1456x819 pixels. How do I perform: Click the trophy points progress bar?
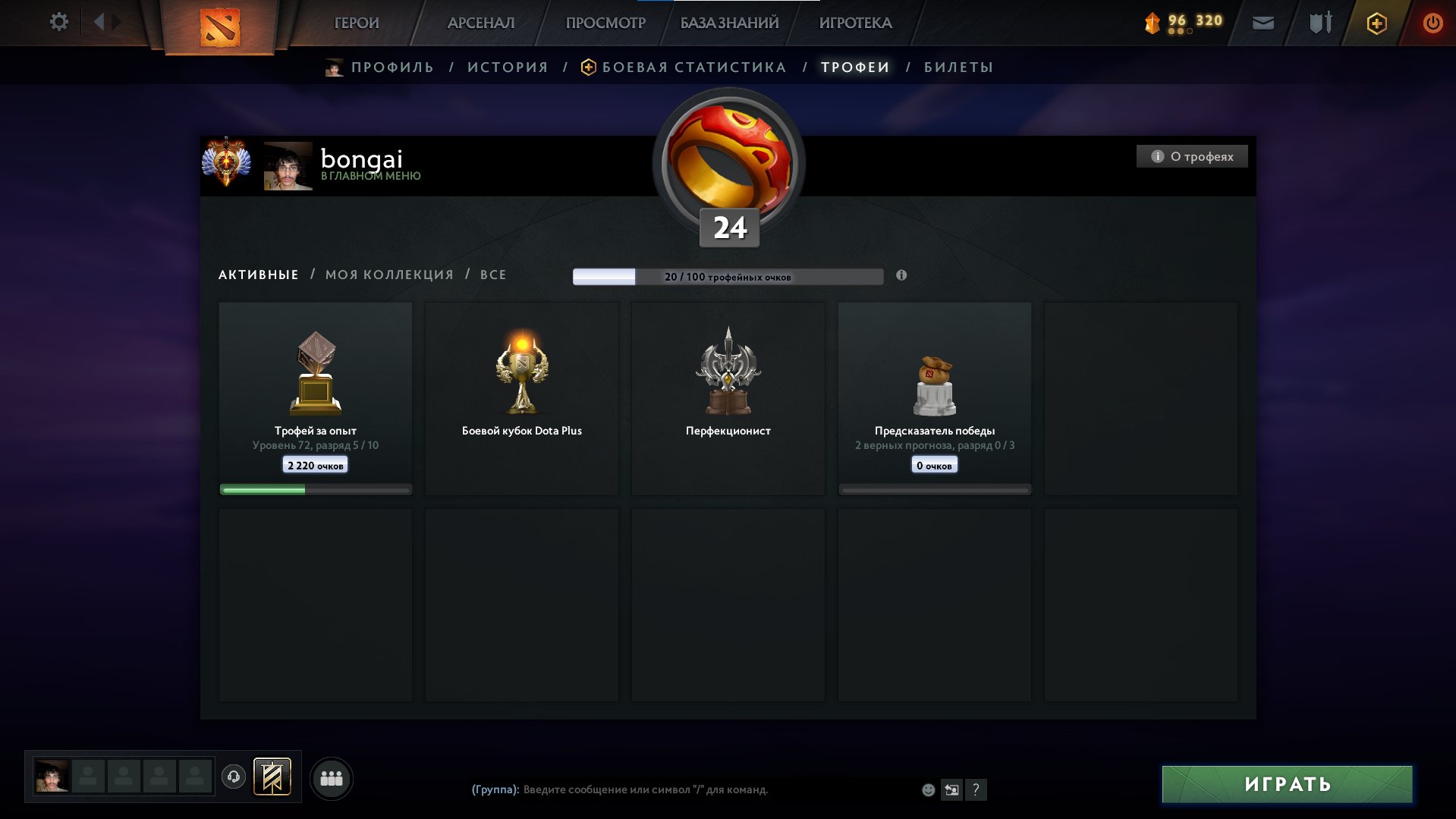(x=728, y=278)
